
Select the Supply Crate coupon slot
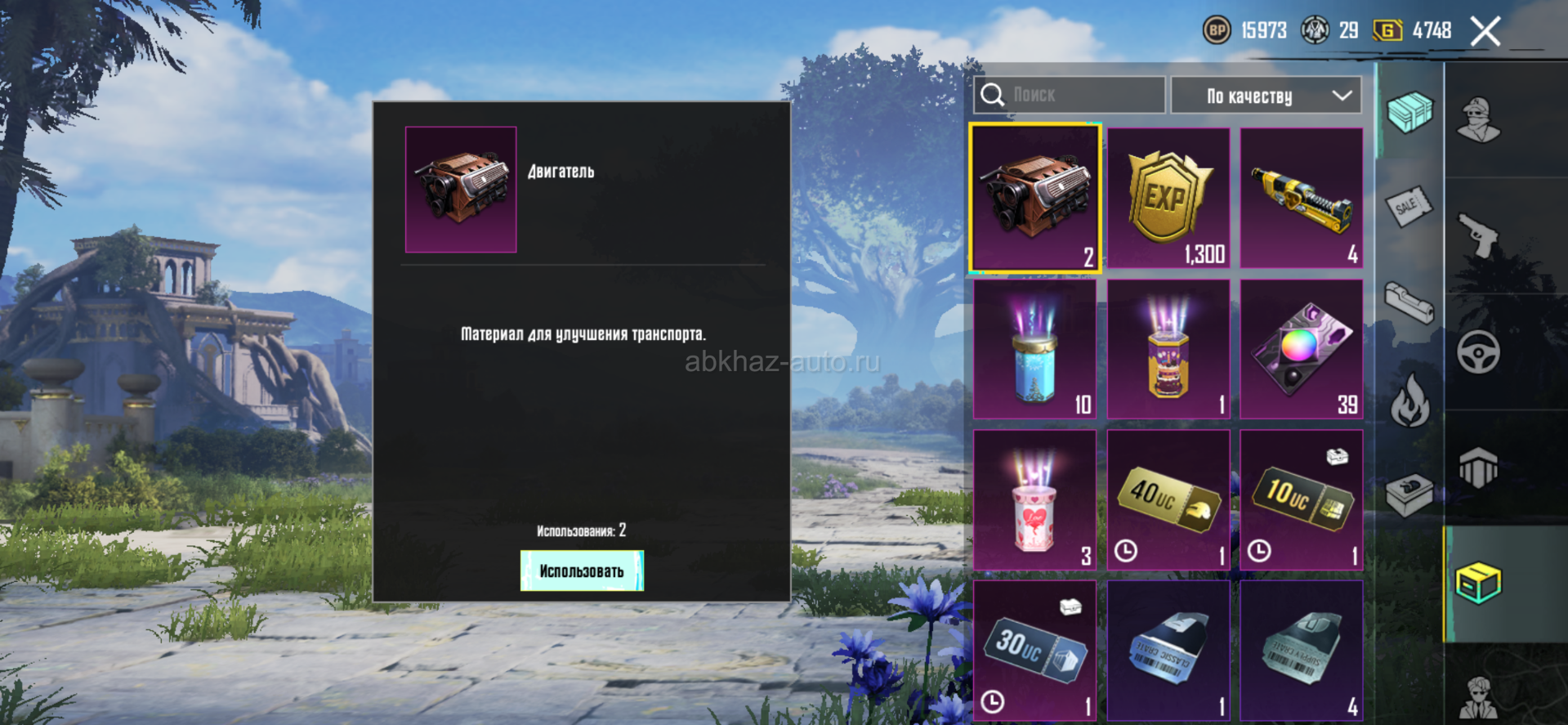pos(1302,651)
